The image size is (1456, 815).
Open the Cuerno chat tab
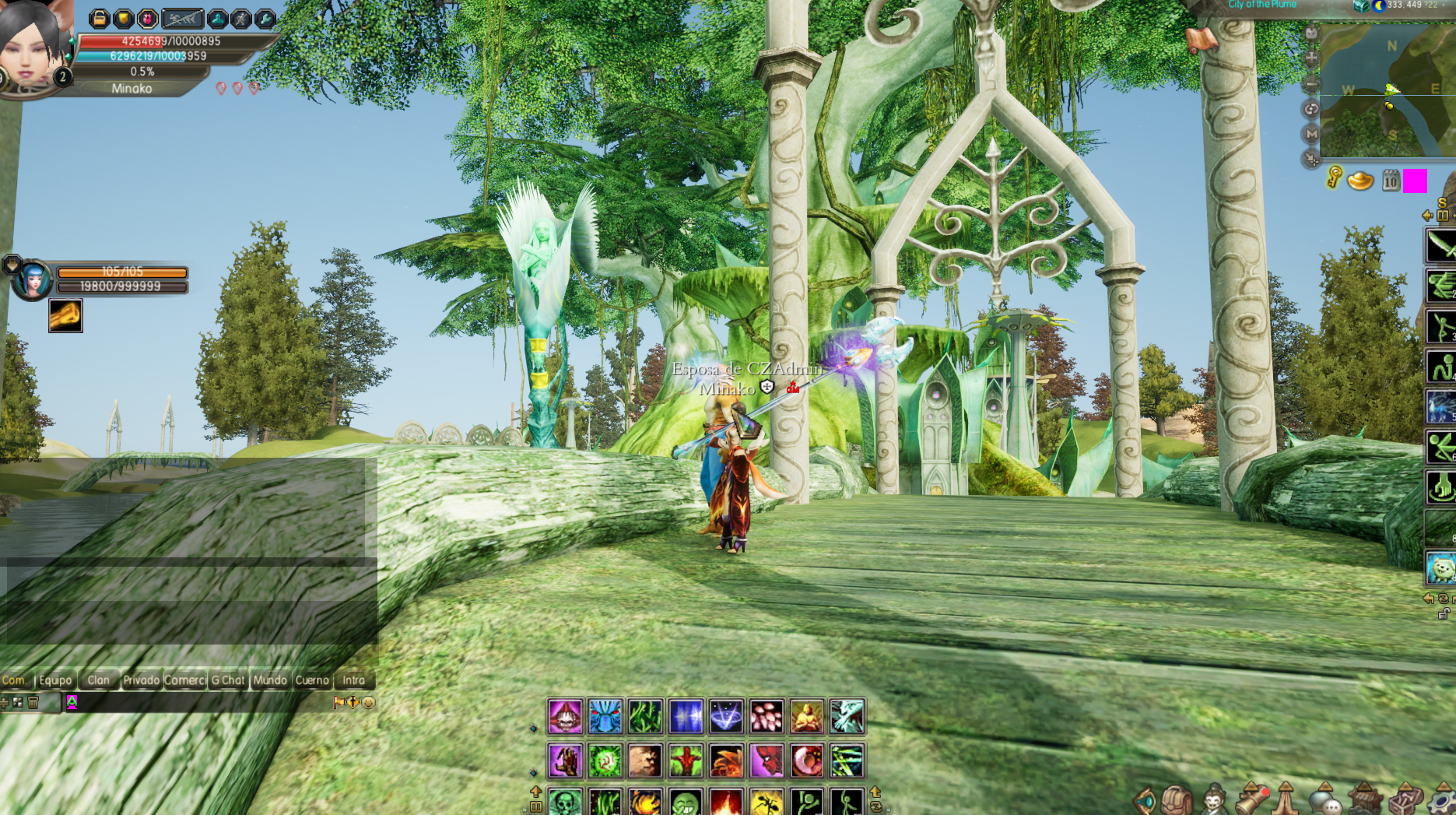[x=312, y=680]
